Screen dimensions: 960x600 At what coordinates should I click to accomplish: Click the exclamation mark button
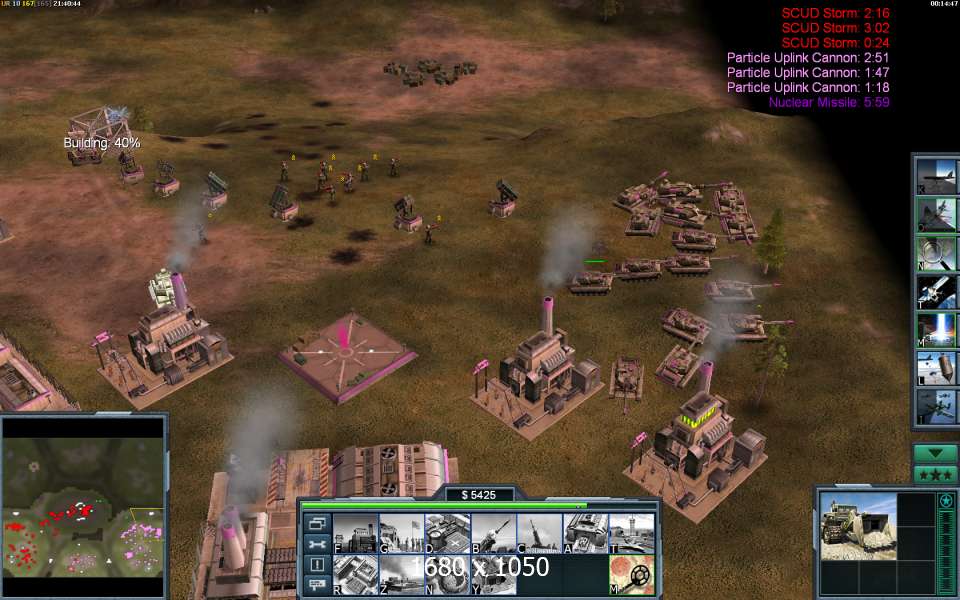click(x=317, y=565)
